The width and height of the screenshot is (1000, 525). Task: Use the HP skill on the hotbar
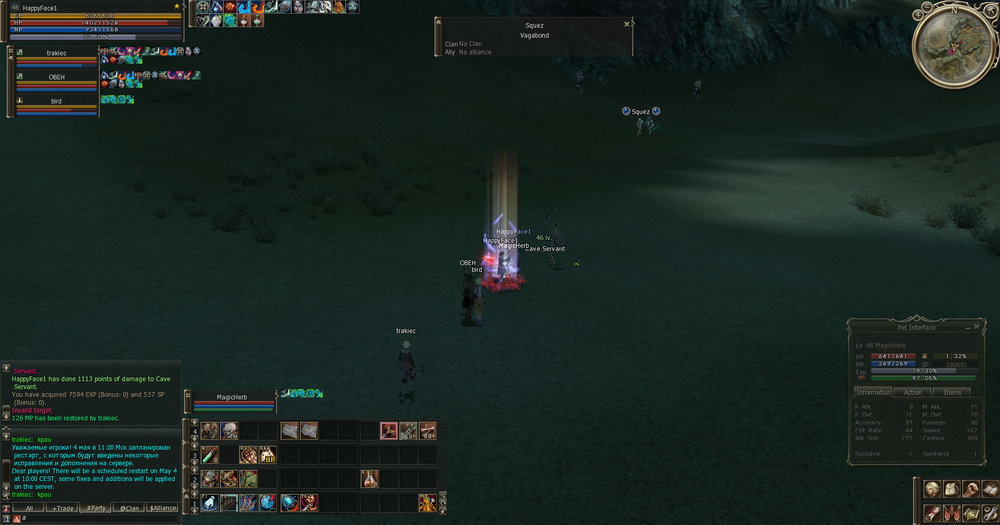coord(268,455)
